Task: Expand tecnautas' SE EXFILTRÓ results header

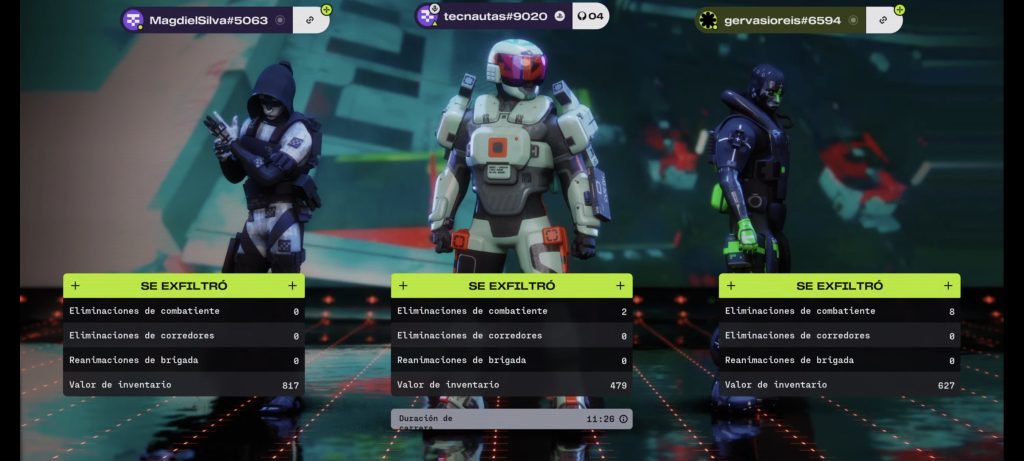Action: 511,286
